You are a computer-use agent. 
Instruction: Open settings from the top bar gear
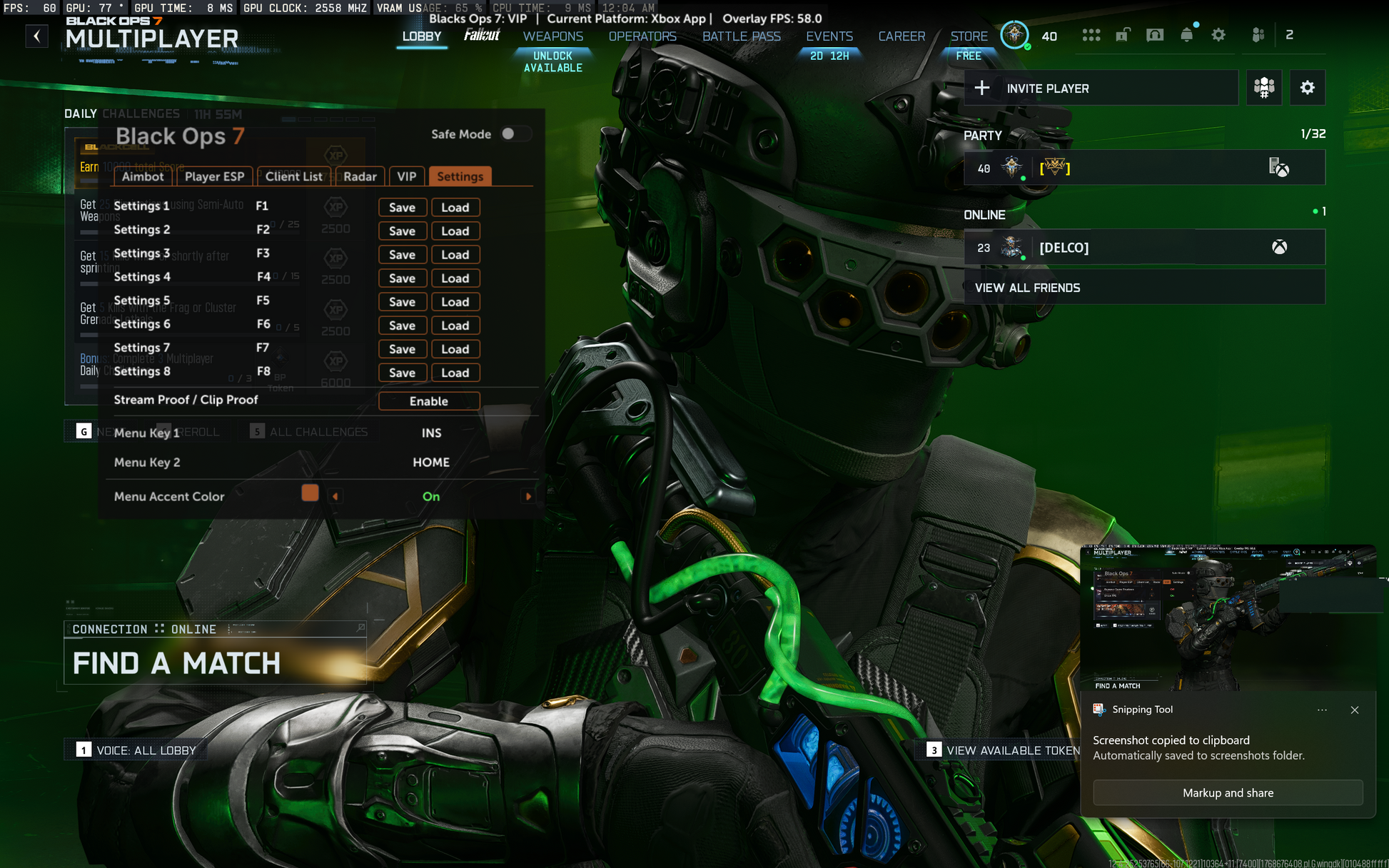[1218, 35]
